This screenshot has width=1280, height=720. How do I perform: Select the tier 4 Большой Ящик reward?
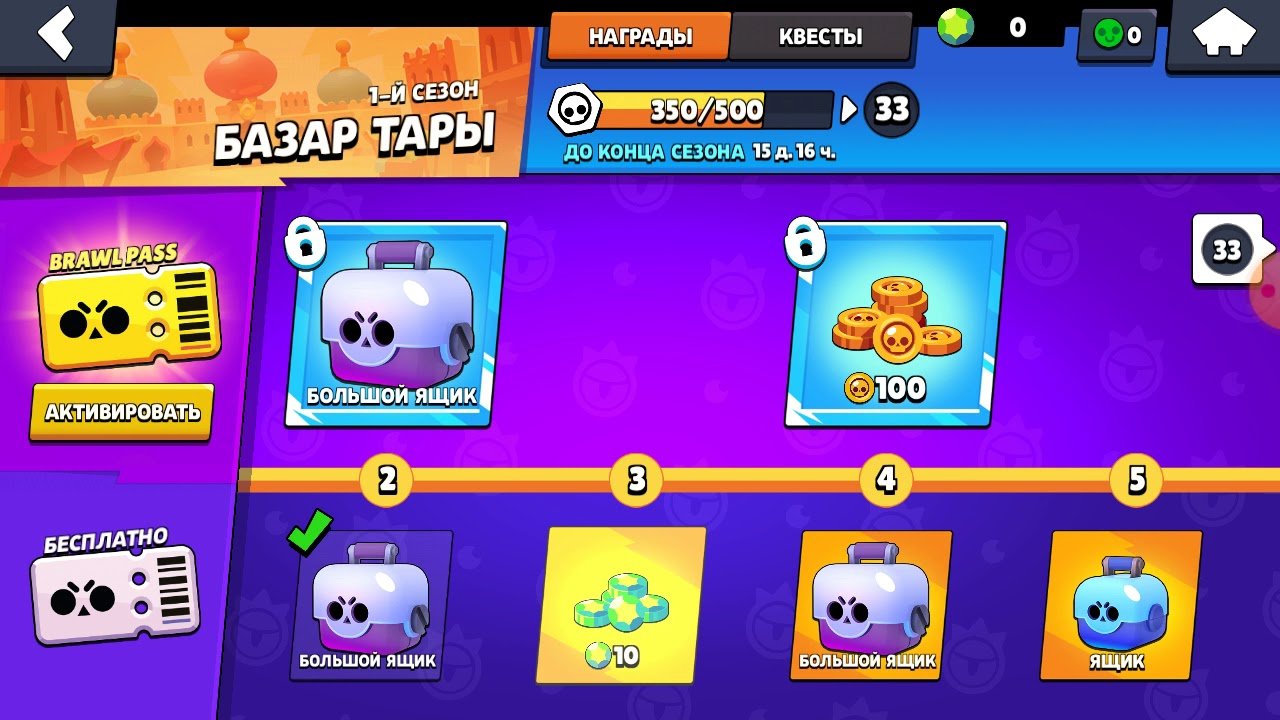[871, 605]
